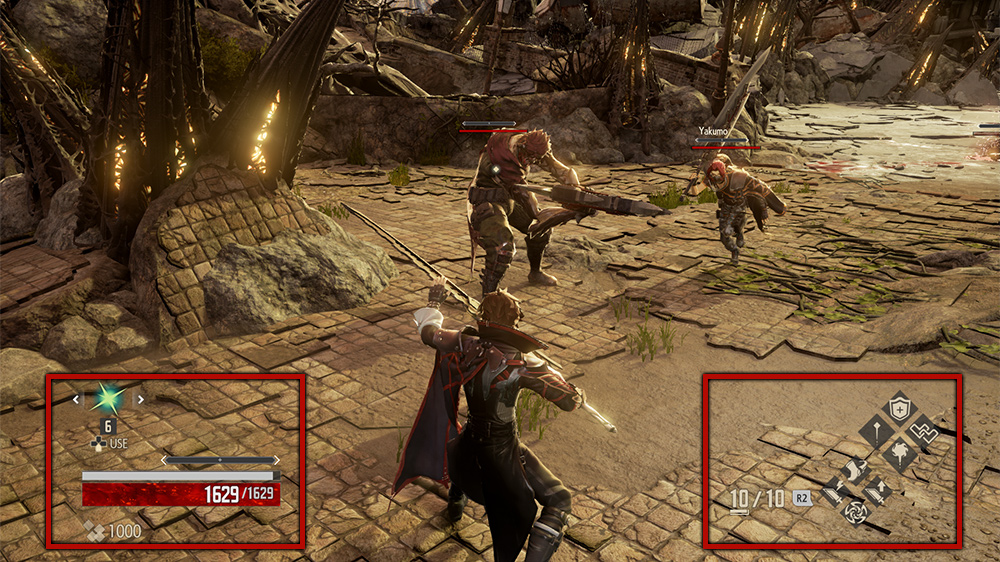Activate the circular swirl gift icon
Viewport: 1000px width, 562px height.
tap(856, 511)
